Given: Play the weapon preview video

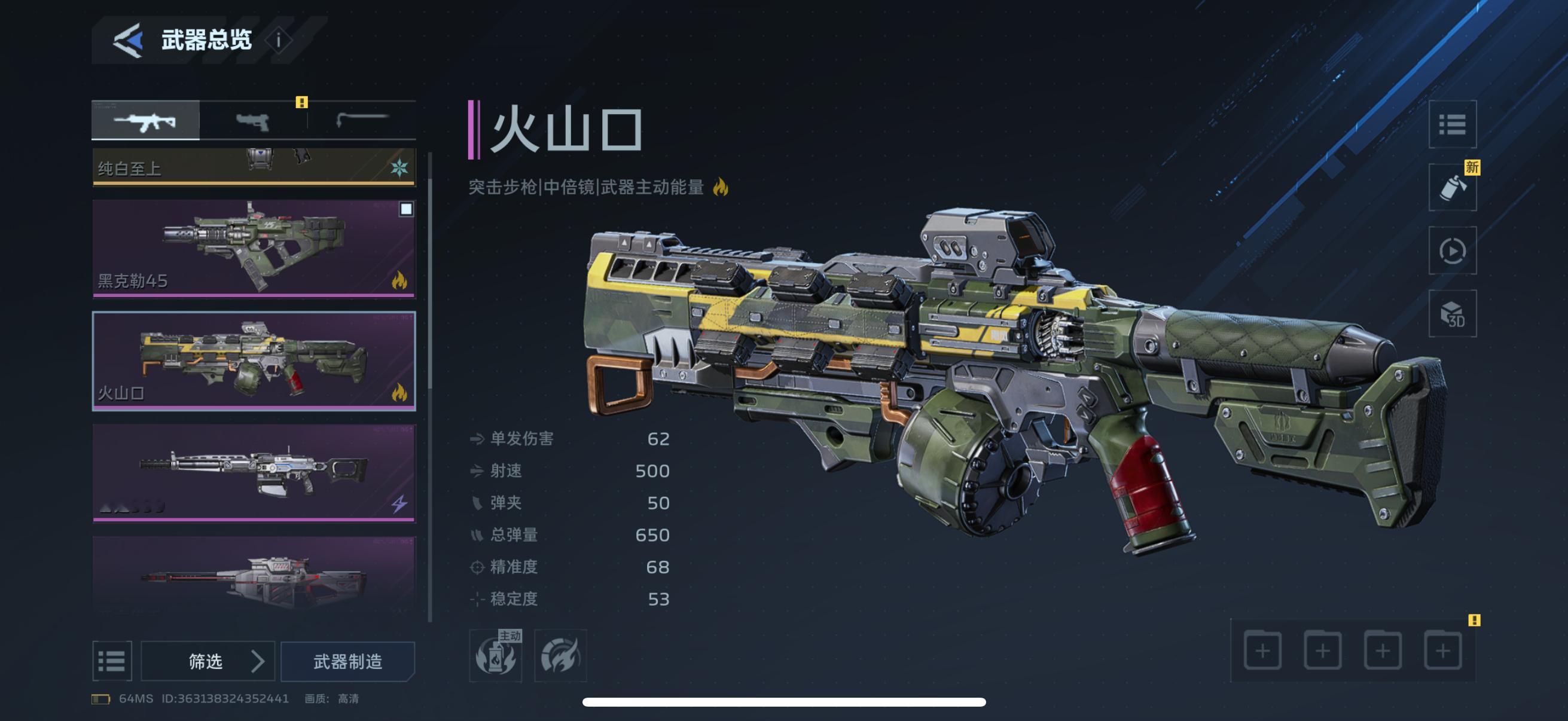Looking at the screenshot, I should tap(1453, 250).
